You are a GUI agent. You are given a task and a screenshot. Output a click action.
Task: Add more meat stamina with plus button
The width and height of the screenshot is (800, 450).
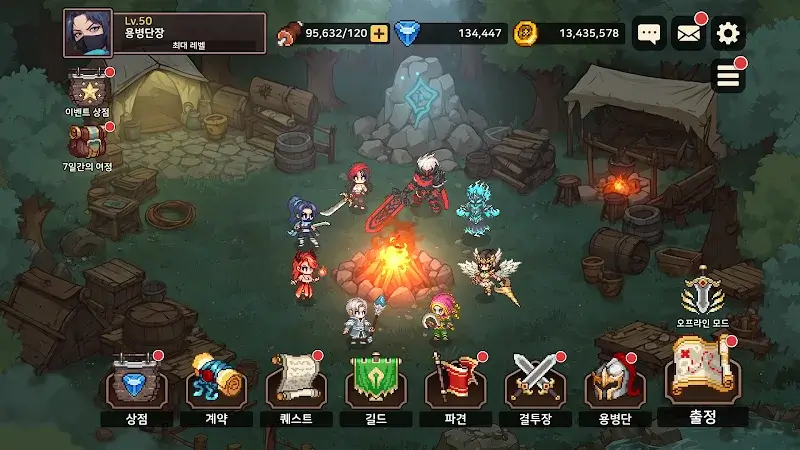click(x=379, y=34)
